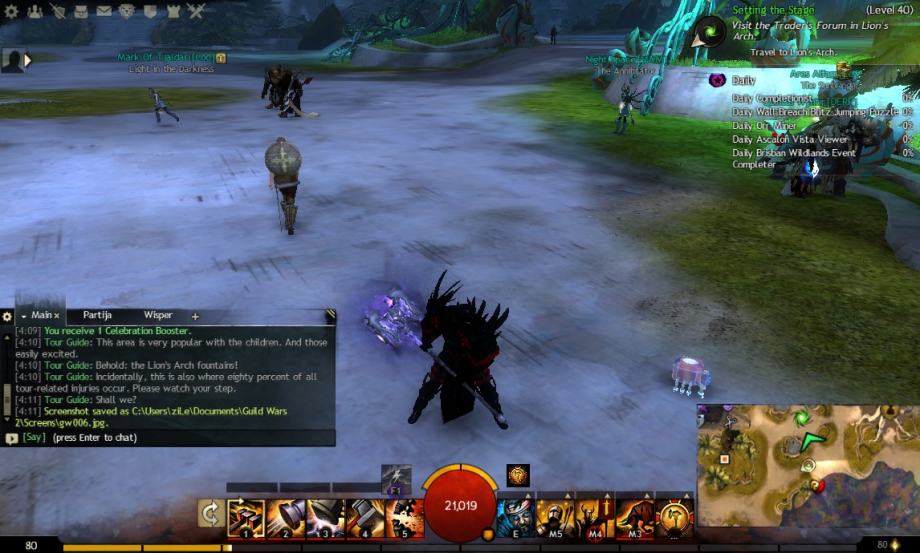Open the contacts and LFG icon
The height and width of the screenshot is (553, 920).
tap(35, 11)
